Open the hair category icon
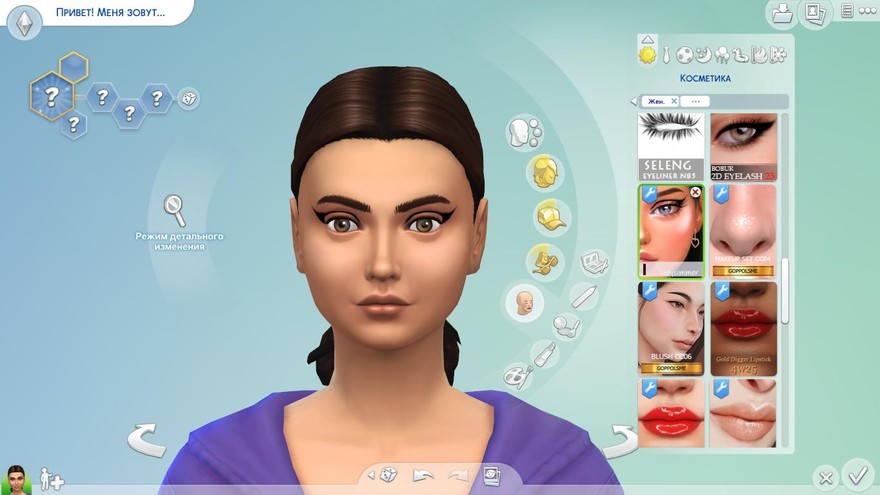 [544, 170]
